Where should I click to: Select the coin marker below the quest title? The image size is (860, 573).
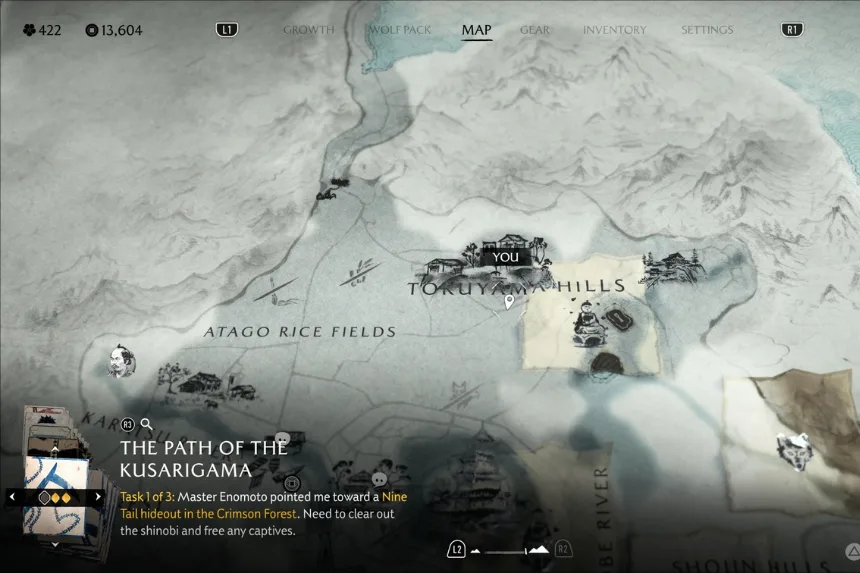[292, 483]
